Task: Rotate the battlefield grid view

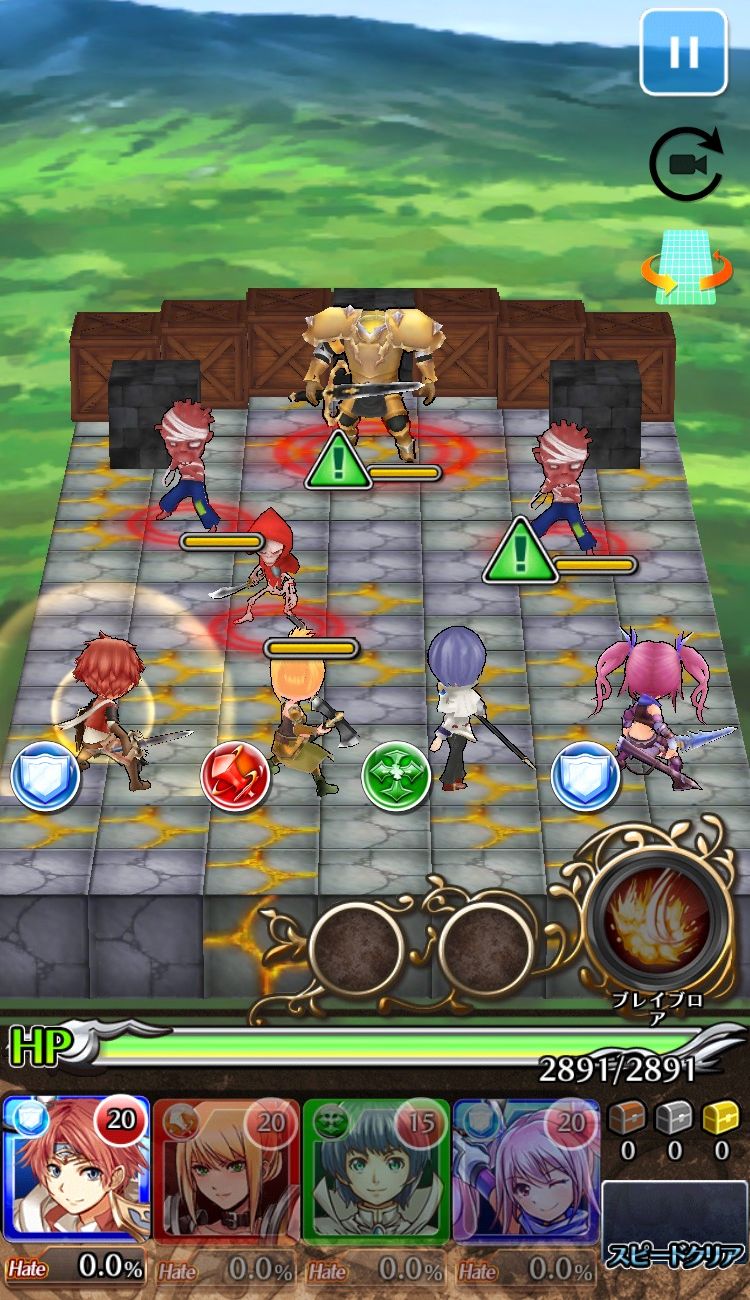Action: pos(686,269)
